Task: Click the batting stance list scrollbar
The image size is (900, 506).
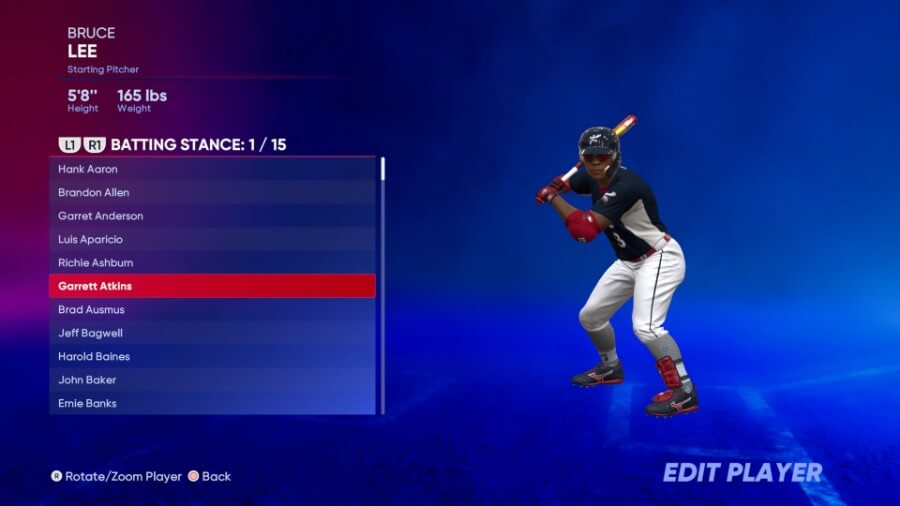Action: click(x=382, y=168)
